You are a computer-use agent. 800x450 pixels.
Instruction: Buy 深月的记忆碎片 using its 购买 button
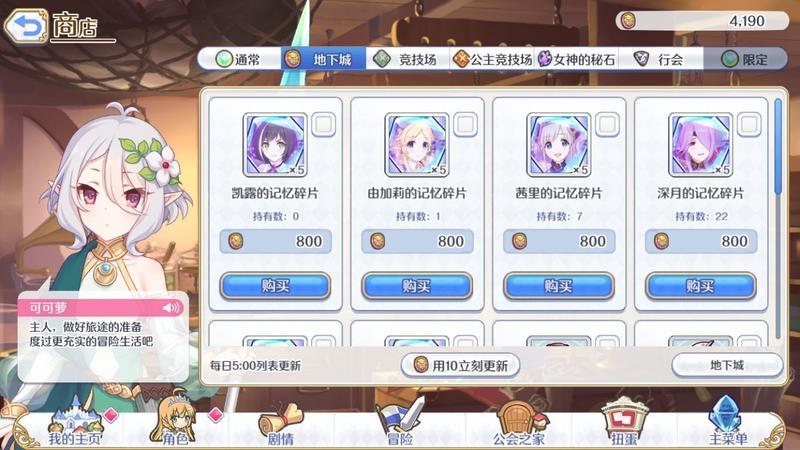(x=700, y=285)
